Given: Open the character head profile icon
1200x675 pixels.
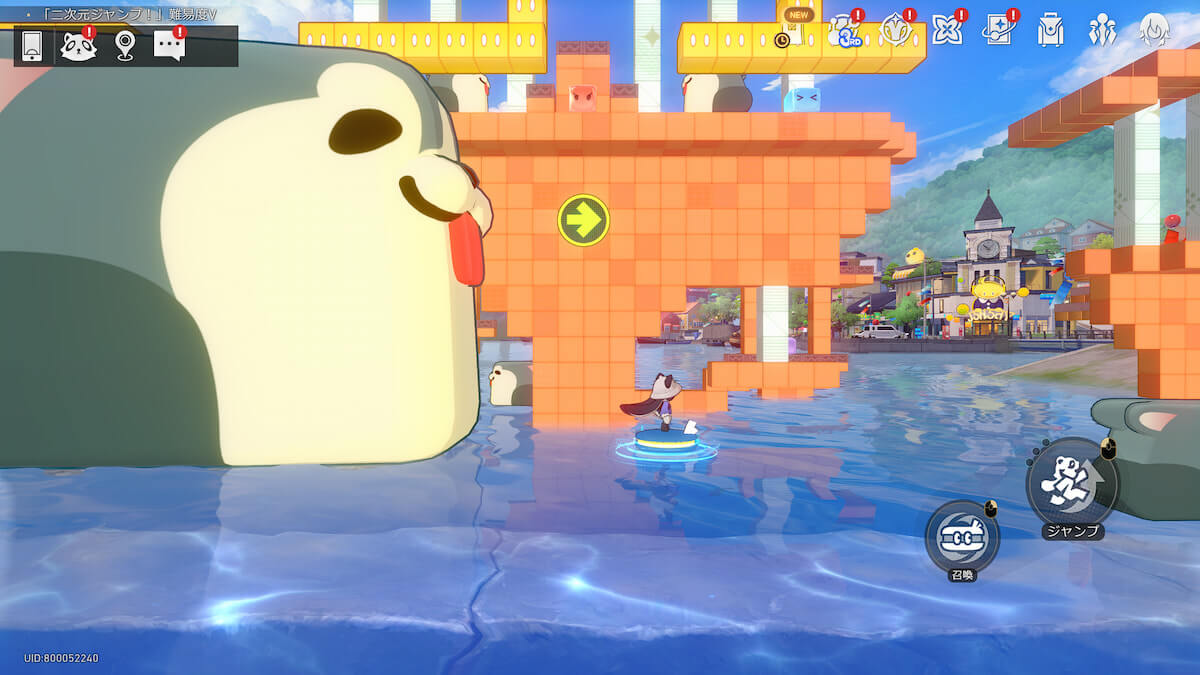Looking at the screenshot, I should click(1155, 31).
